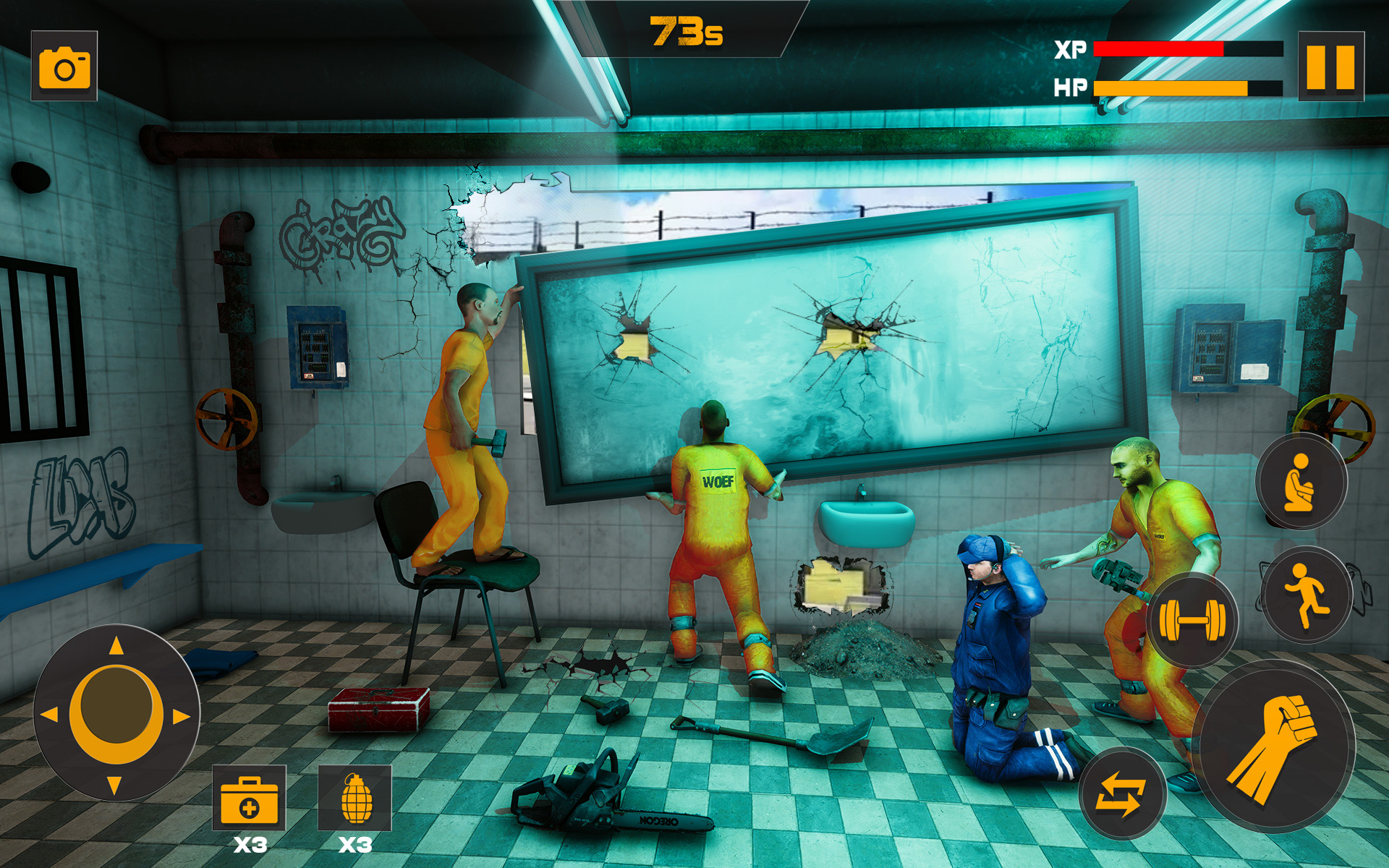The height and width of the screenshot is (868, 1389).
Task: Tap the joystick's right arrow
Action: click(180, 716)
